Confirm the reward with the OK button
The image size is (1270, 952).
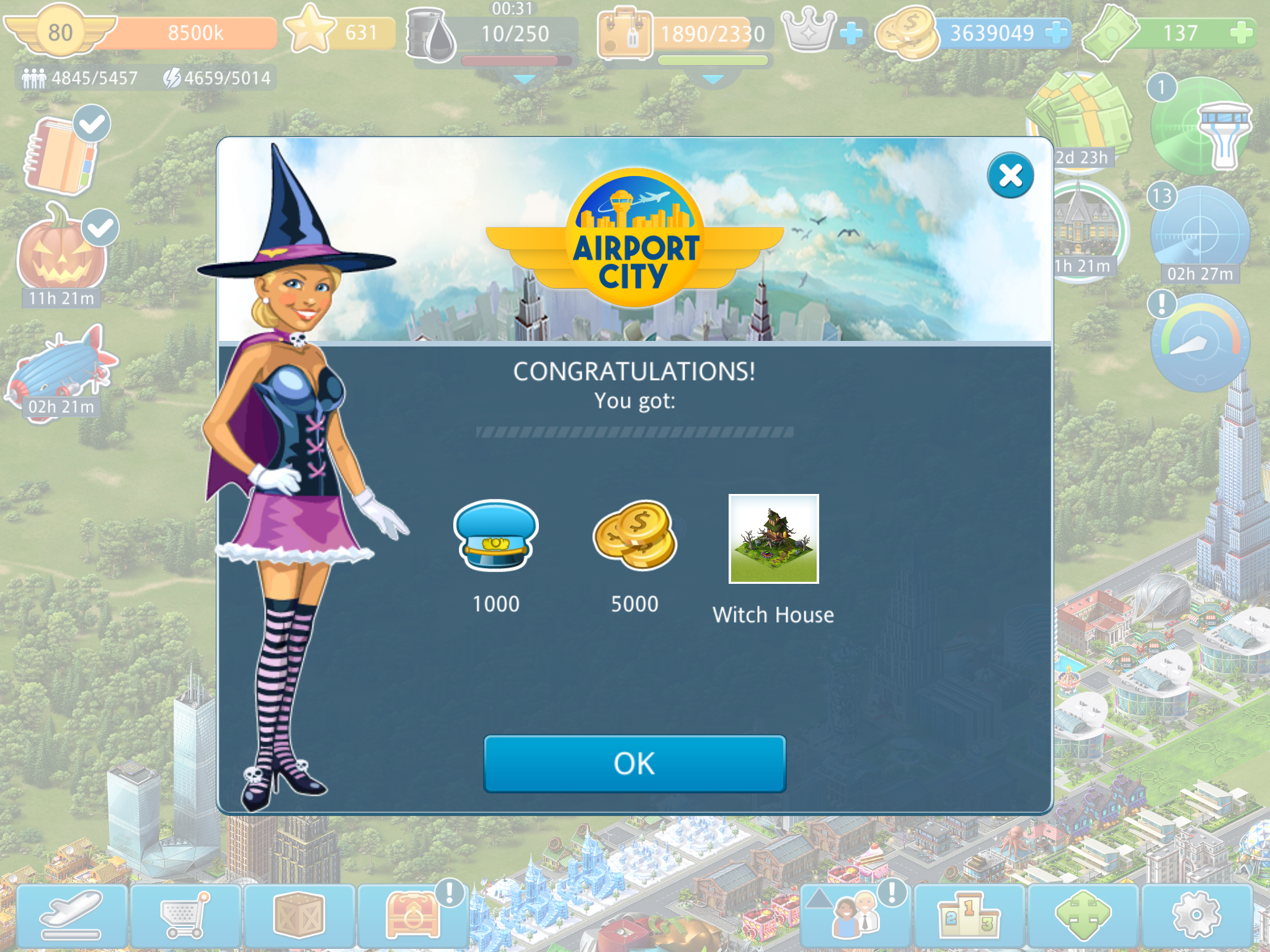634,764
